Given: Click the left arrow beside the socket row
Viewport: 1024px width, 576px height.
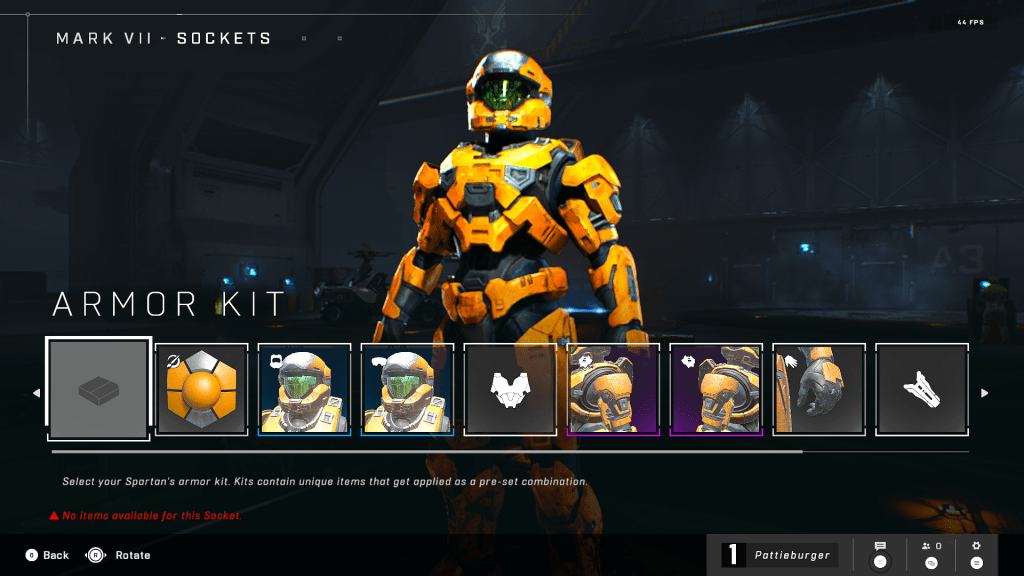Looking at the screenshot, I should (x=37, y=393).
